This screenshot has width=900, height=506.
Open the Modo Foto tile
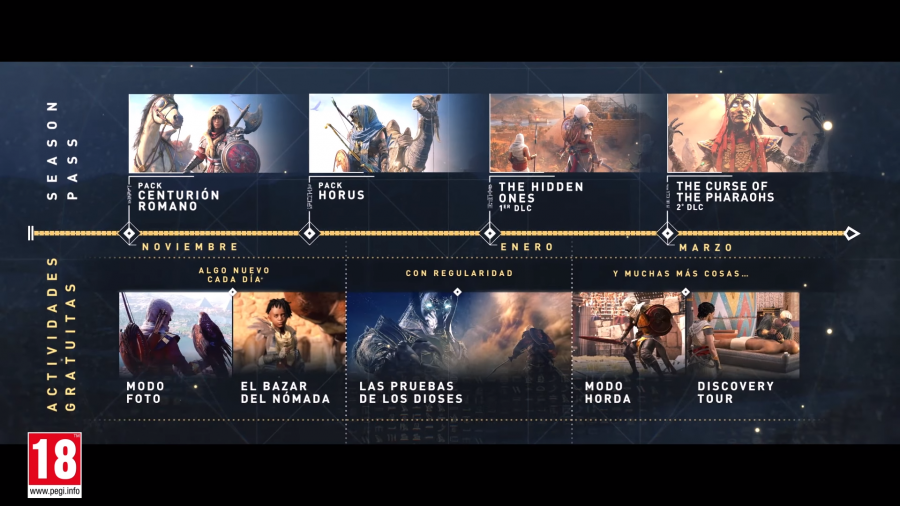coord(175,334)
